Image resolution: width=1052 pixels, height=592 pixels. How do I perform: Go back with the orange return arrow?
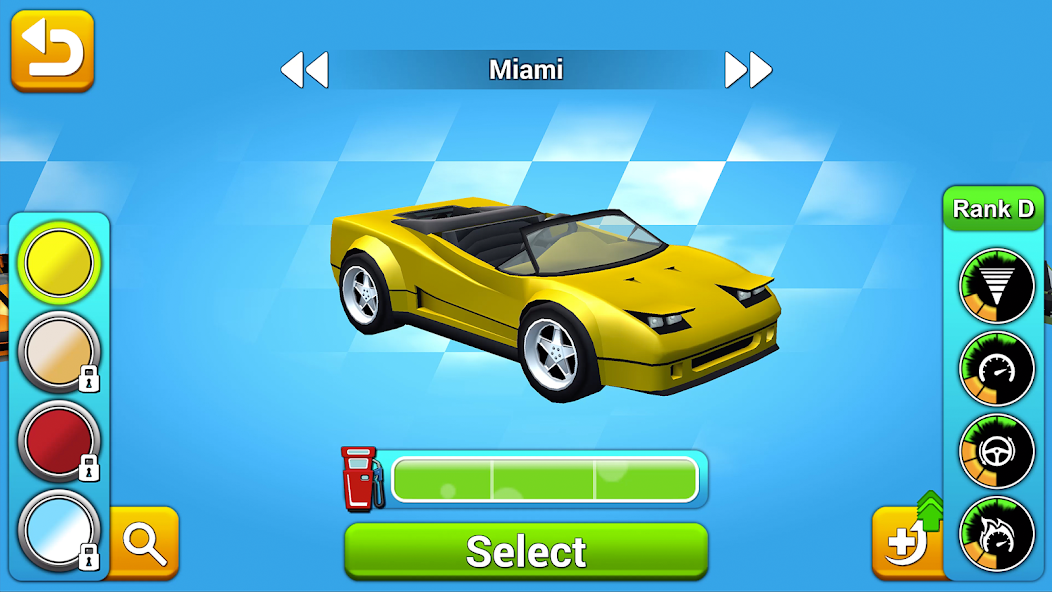click(52, 50)
